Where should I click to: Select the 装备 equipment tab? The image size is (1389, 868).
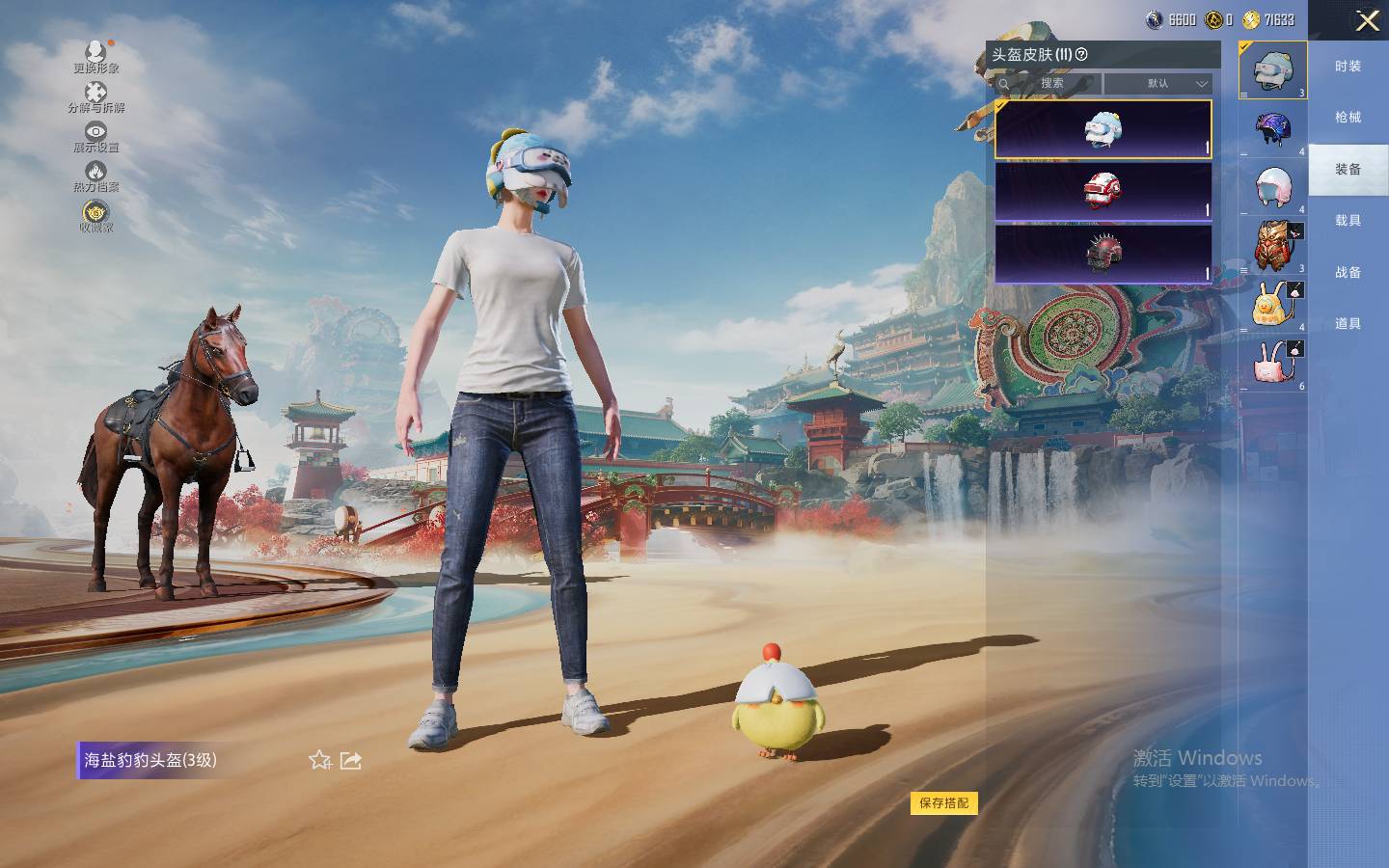coord(1348,170)
